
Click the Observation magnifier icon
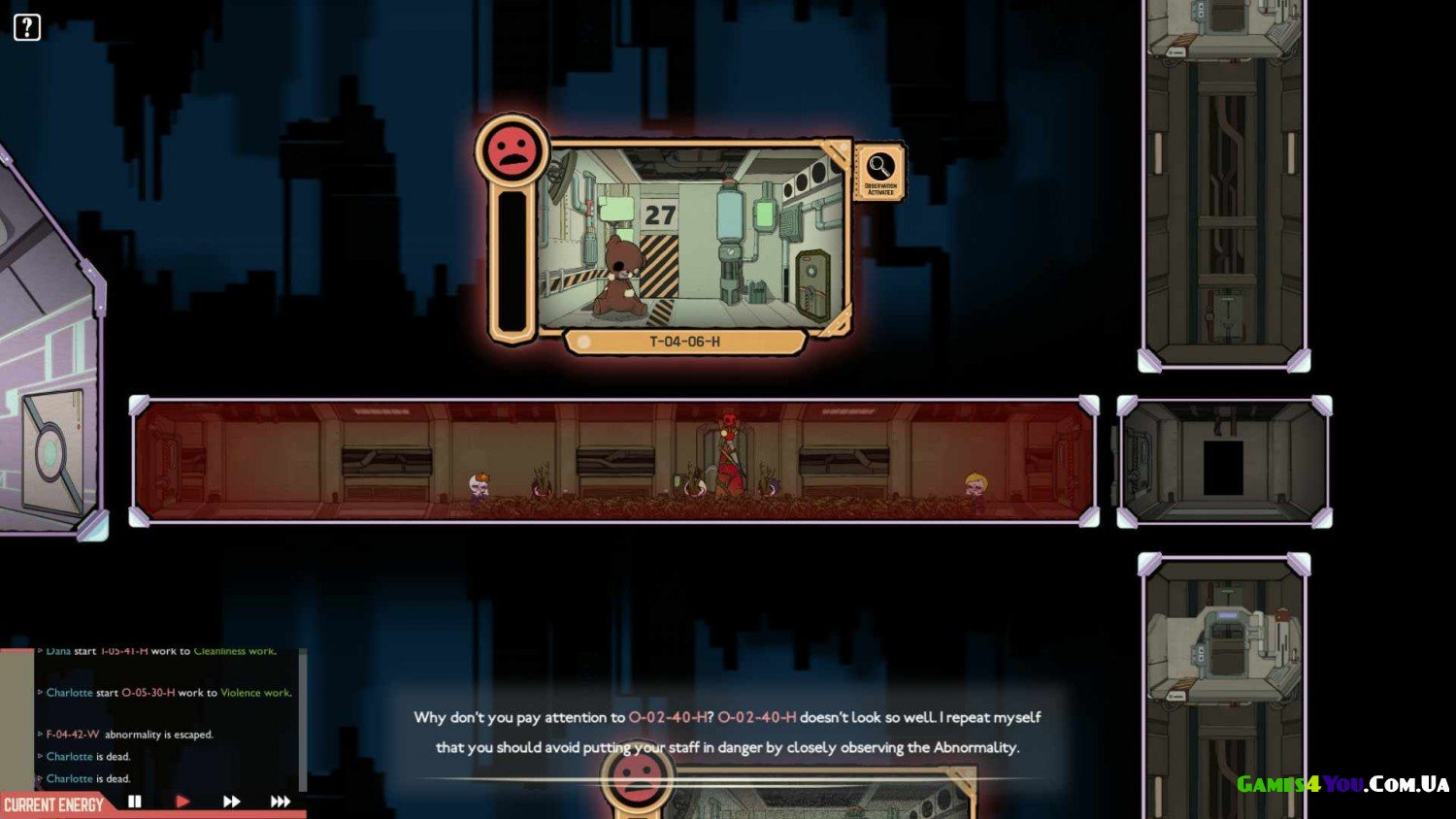click(880, 168)
